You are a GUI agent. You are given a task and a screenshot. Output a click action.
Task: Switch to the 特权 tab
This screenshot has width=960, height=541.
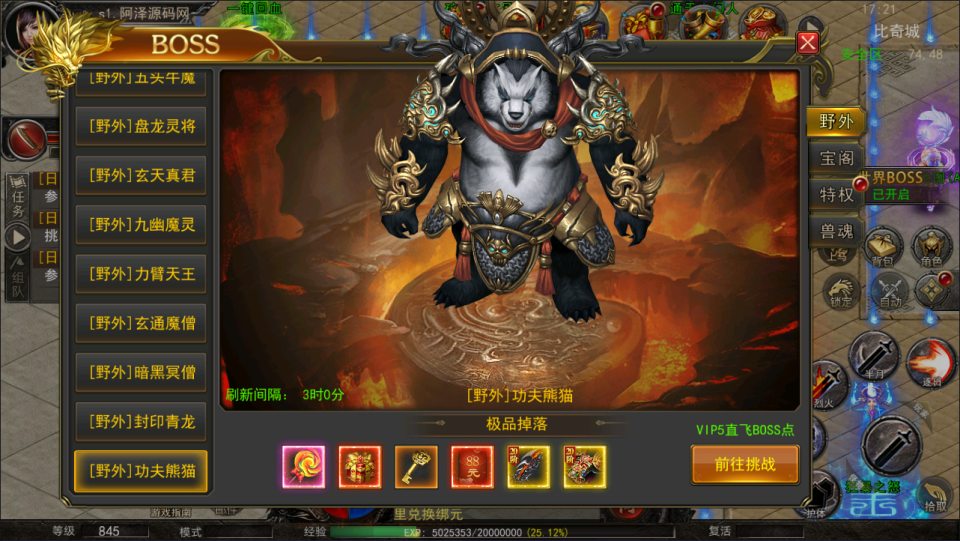click(835, 195)
